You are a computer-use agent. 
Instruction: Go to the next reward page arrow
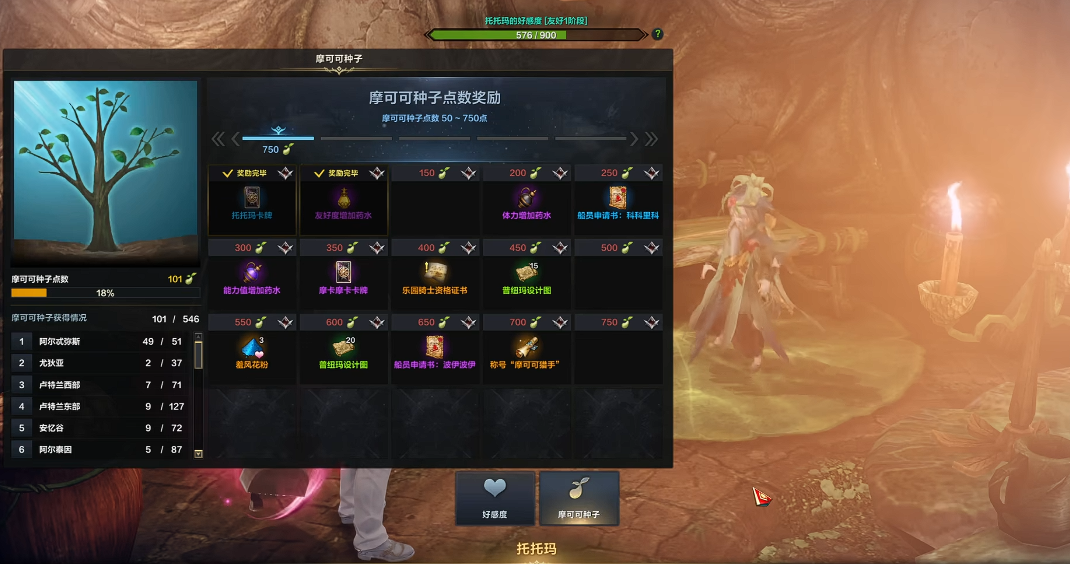(x=636, y=139)
